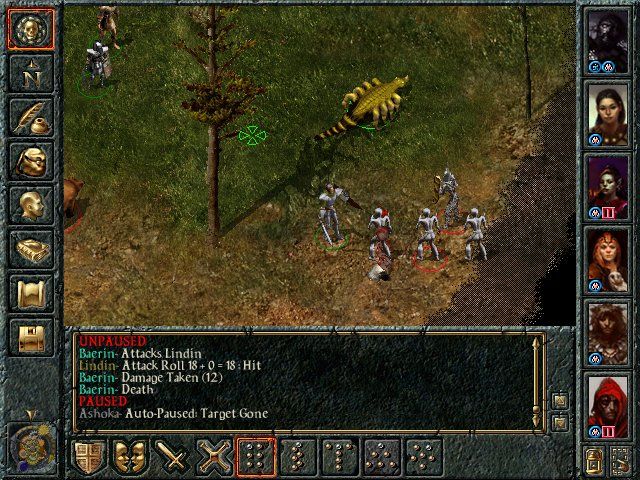Click the crossed bones Stop action
Screen dimensions: 640x480
216,457
